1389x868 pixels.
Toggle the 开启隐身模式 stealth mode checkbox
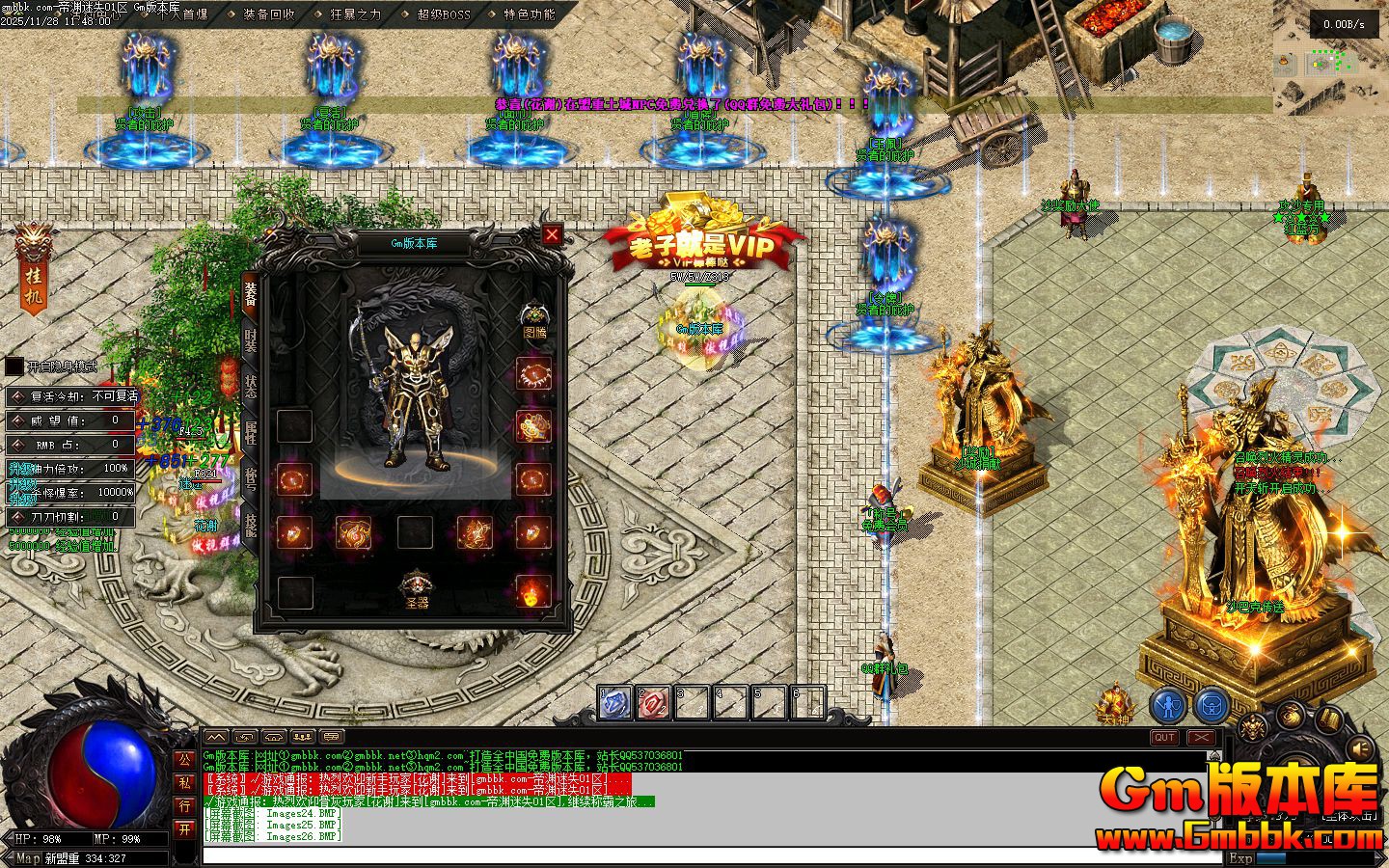(x=14, y=366)
